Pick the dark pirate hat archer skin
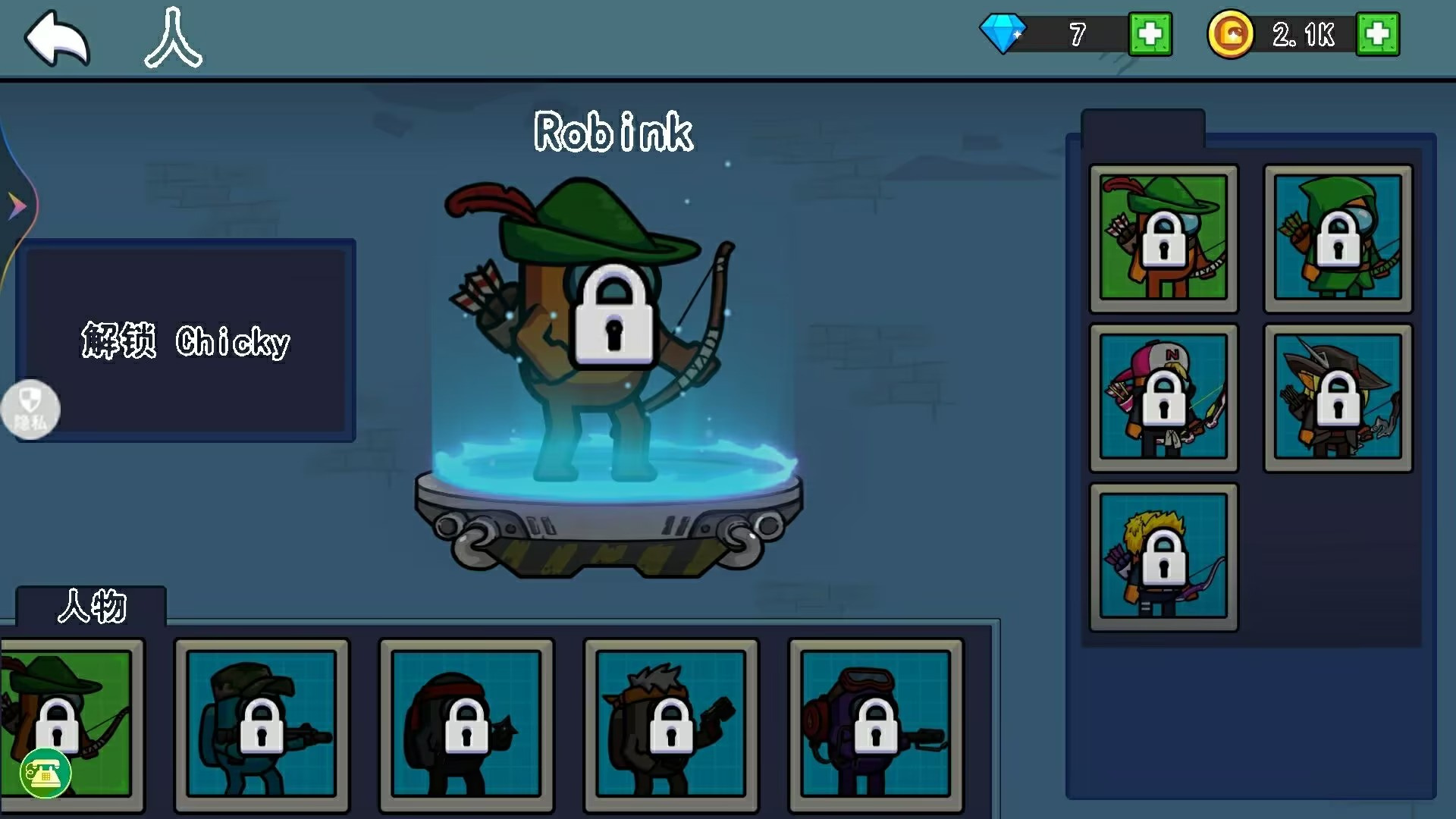The width and height of the screenshot is (1456, 819). (x=1338, y=397)
